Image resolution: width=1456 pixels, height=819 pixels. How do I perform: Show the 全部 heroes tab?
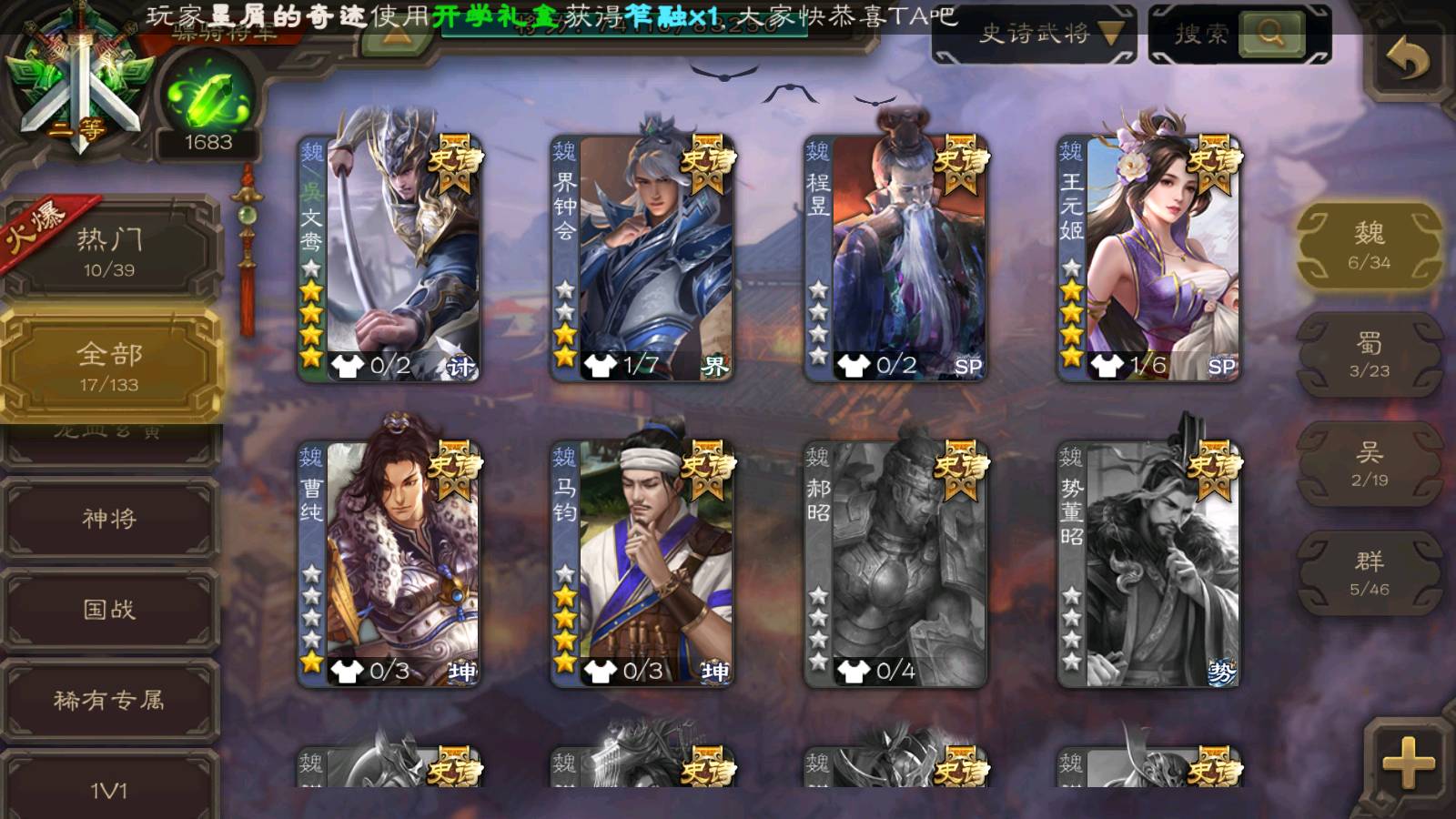(x=109, y=366)
